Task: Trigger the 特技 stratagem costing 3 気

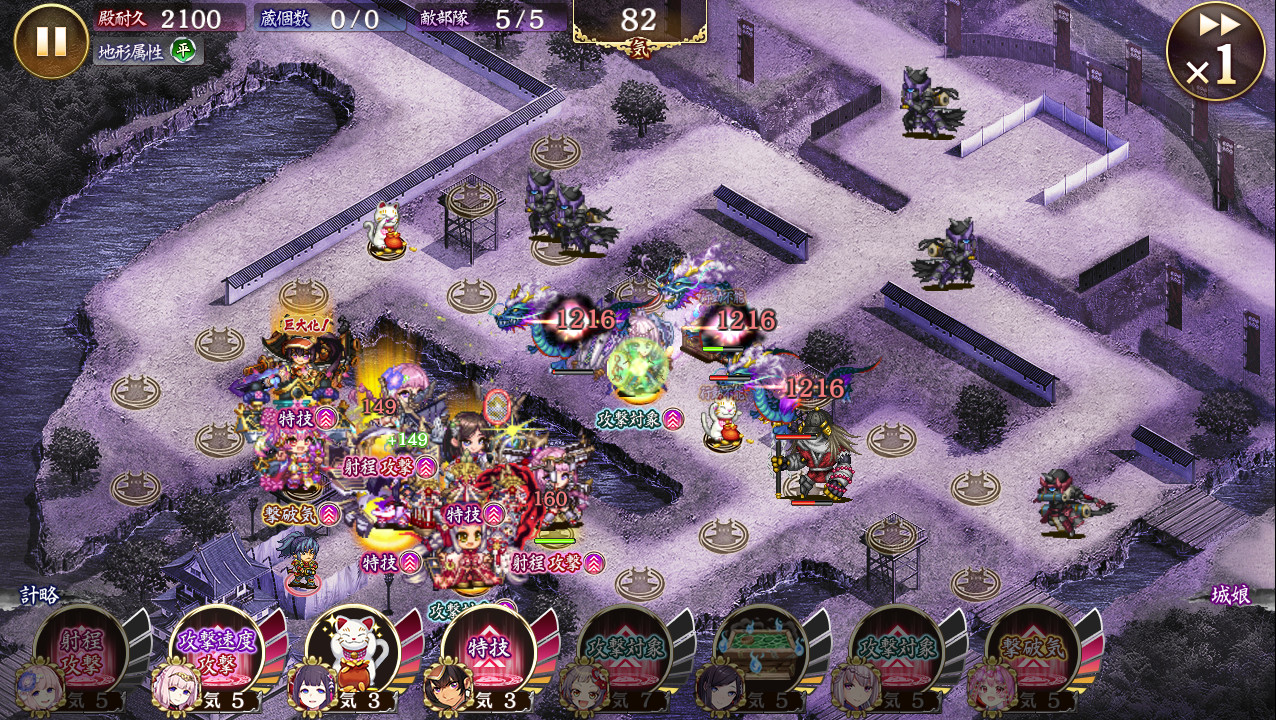Action: click(x=489, y=651)
